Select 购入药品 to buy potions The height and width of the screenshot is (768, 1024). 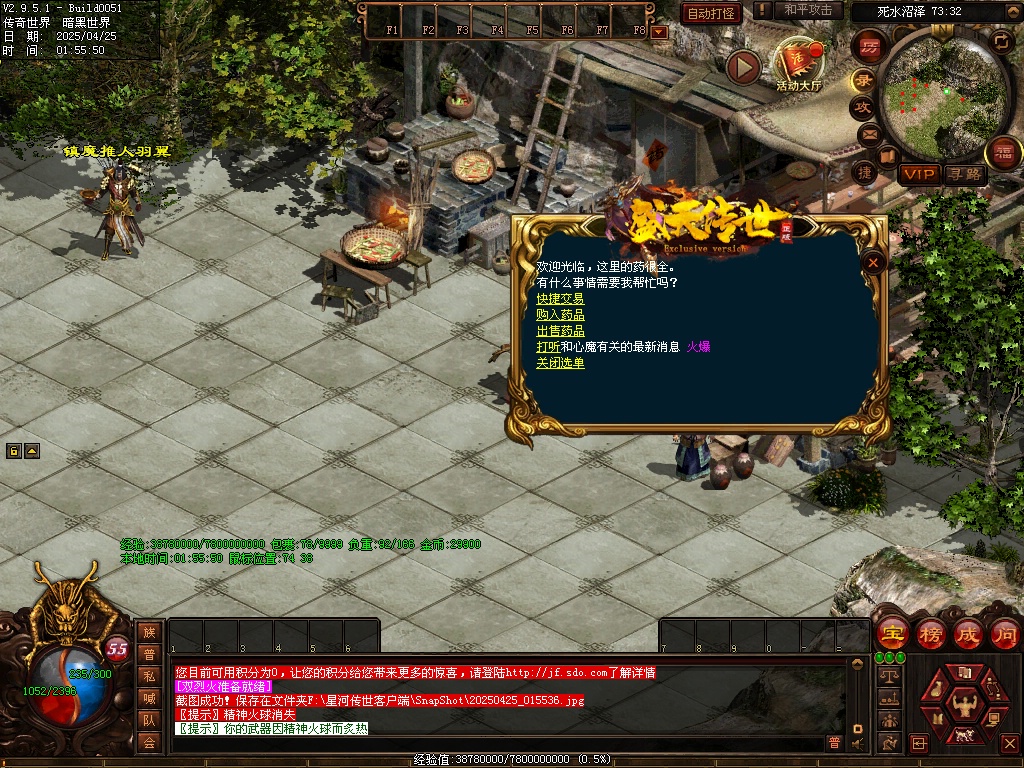560,315
